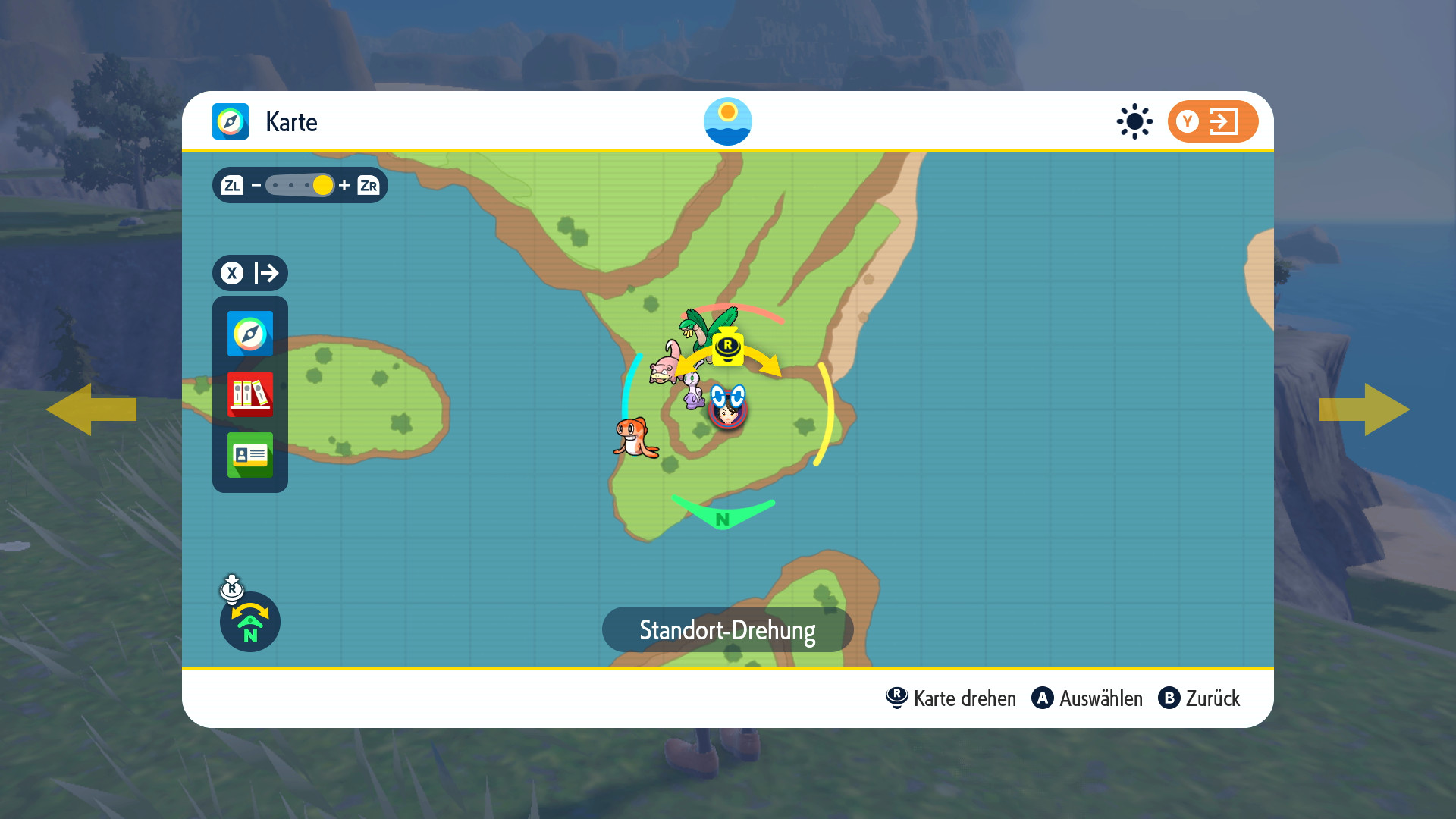Open the map app compass icon in sidebar
This screenshot has height=819, width=1456.
[x=249, y=334]
